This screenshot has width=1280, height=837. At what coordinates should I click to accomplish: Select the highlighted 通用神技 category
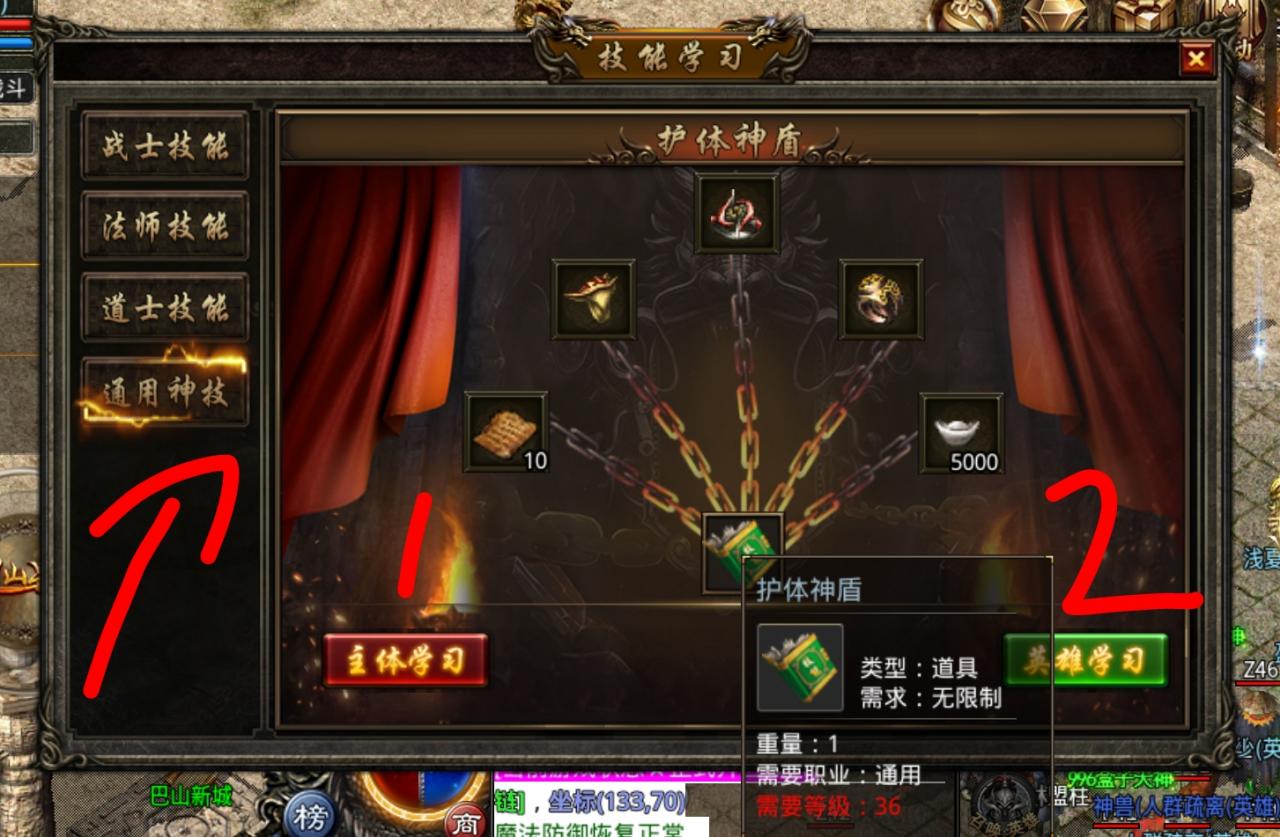(165, 390)
